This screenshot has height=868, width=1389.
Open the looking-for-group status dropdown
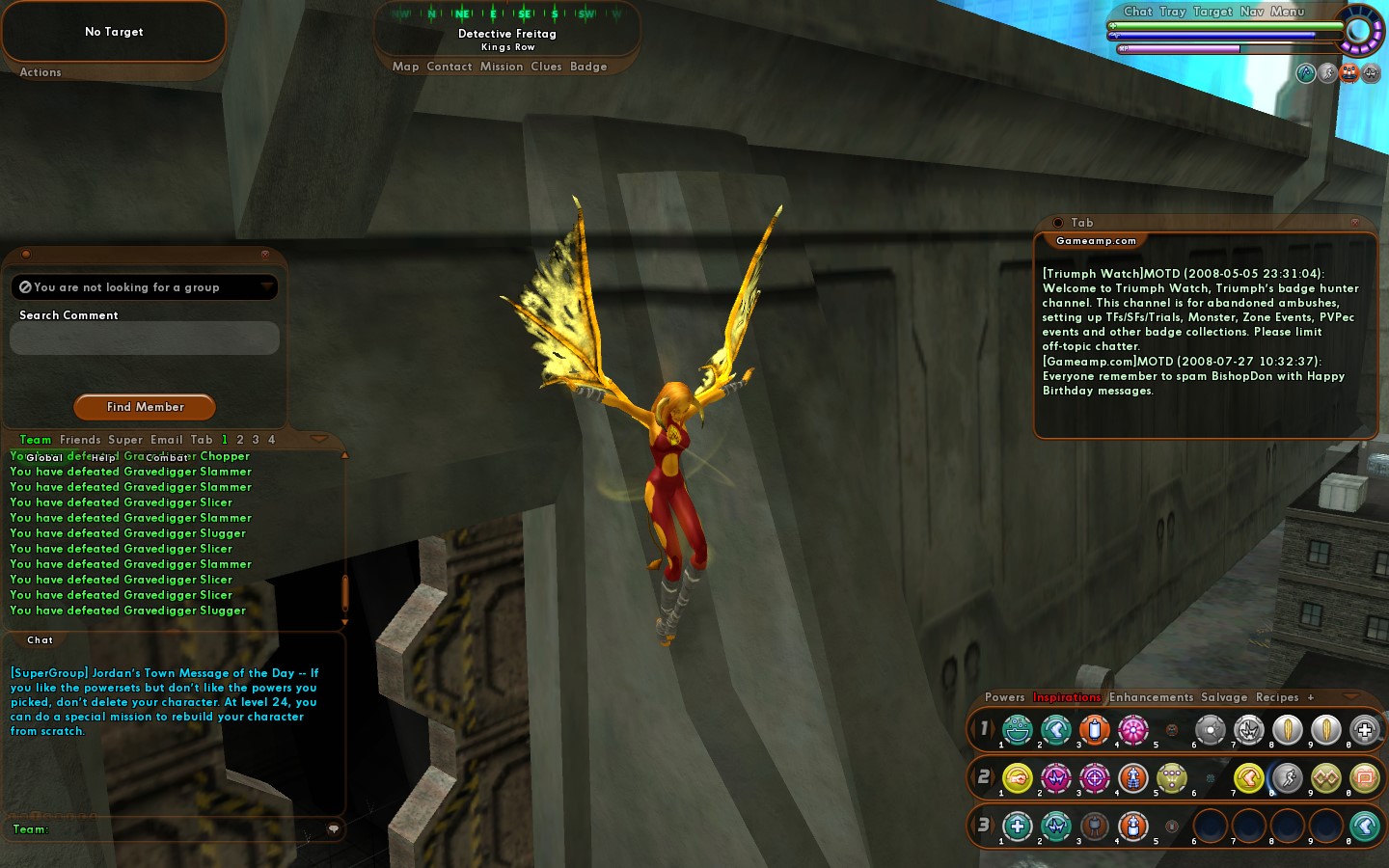pos(267,287)
